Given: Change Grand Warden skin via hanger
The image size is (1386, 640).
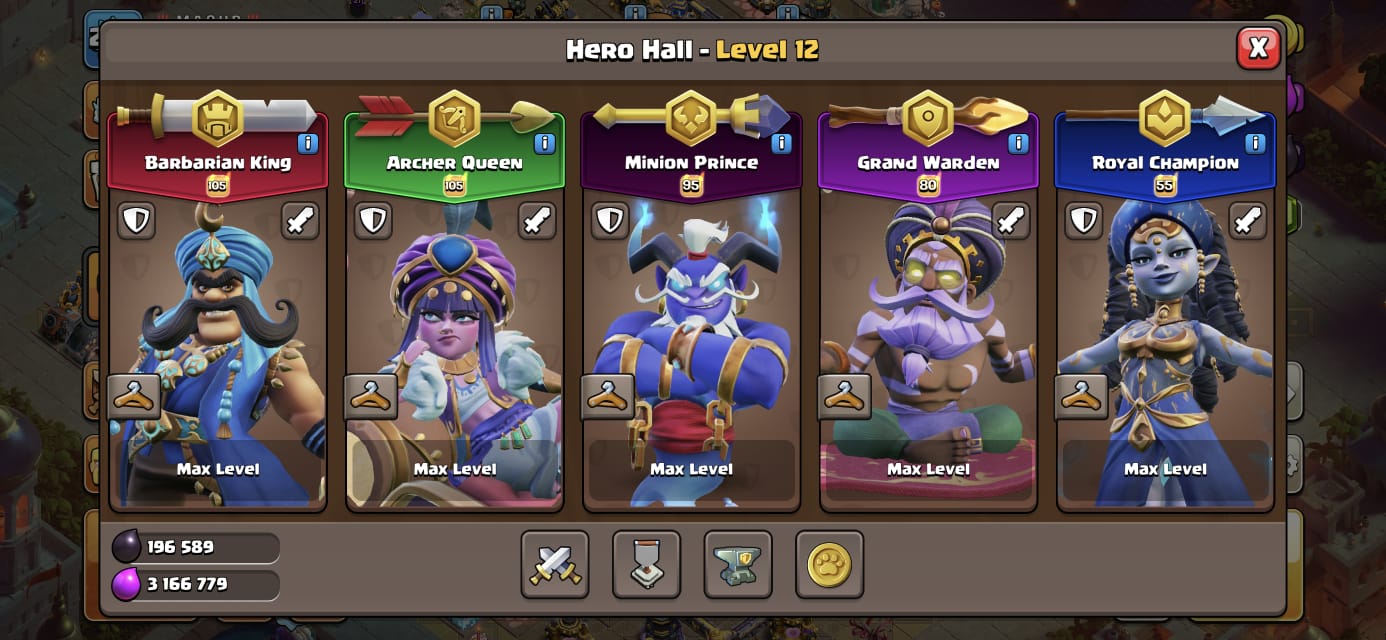Looking at the screenshot, I should [845, 397].
